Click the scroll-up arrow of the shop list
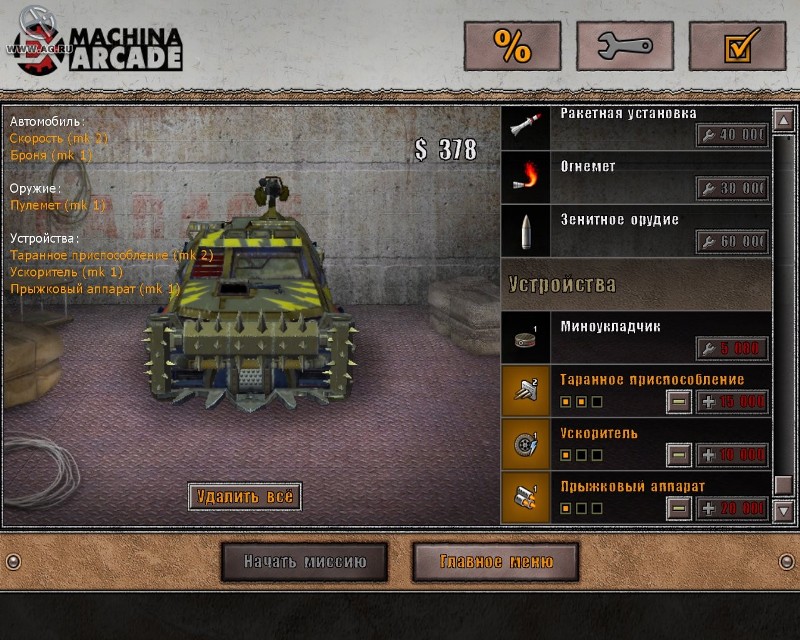The width and height of the screenshot is (800, 640). (784, 118)
